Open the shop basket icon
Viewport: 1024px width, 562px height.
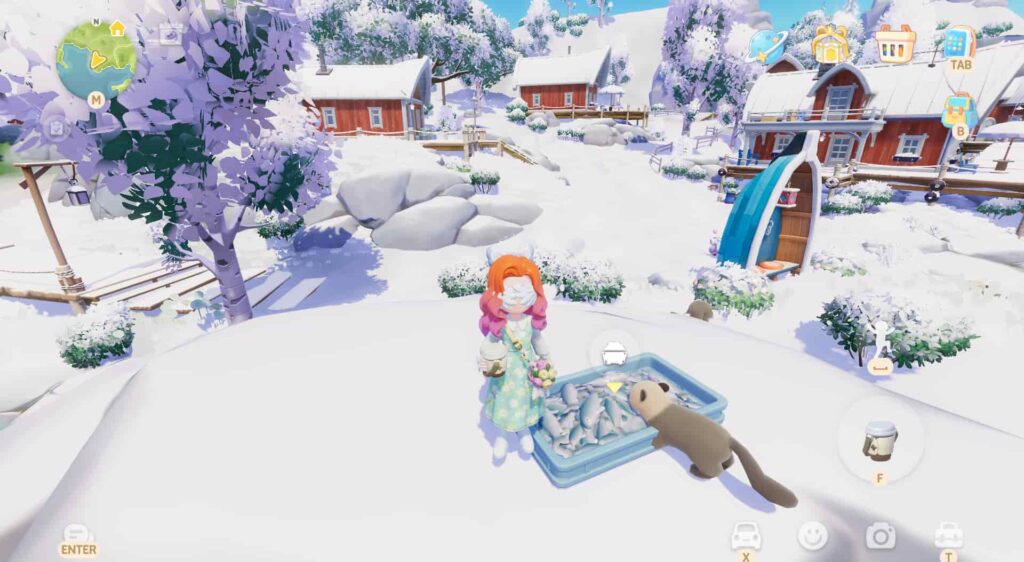pos(895,44)
